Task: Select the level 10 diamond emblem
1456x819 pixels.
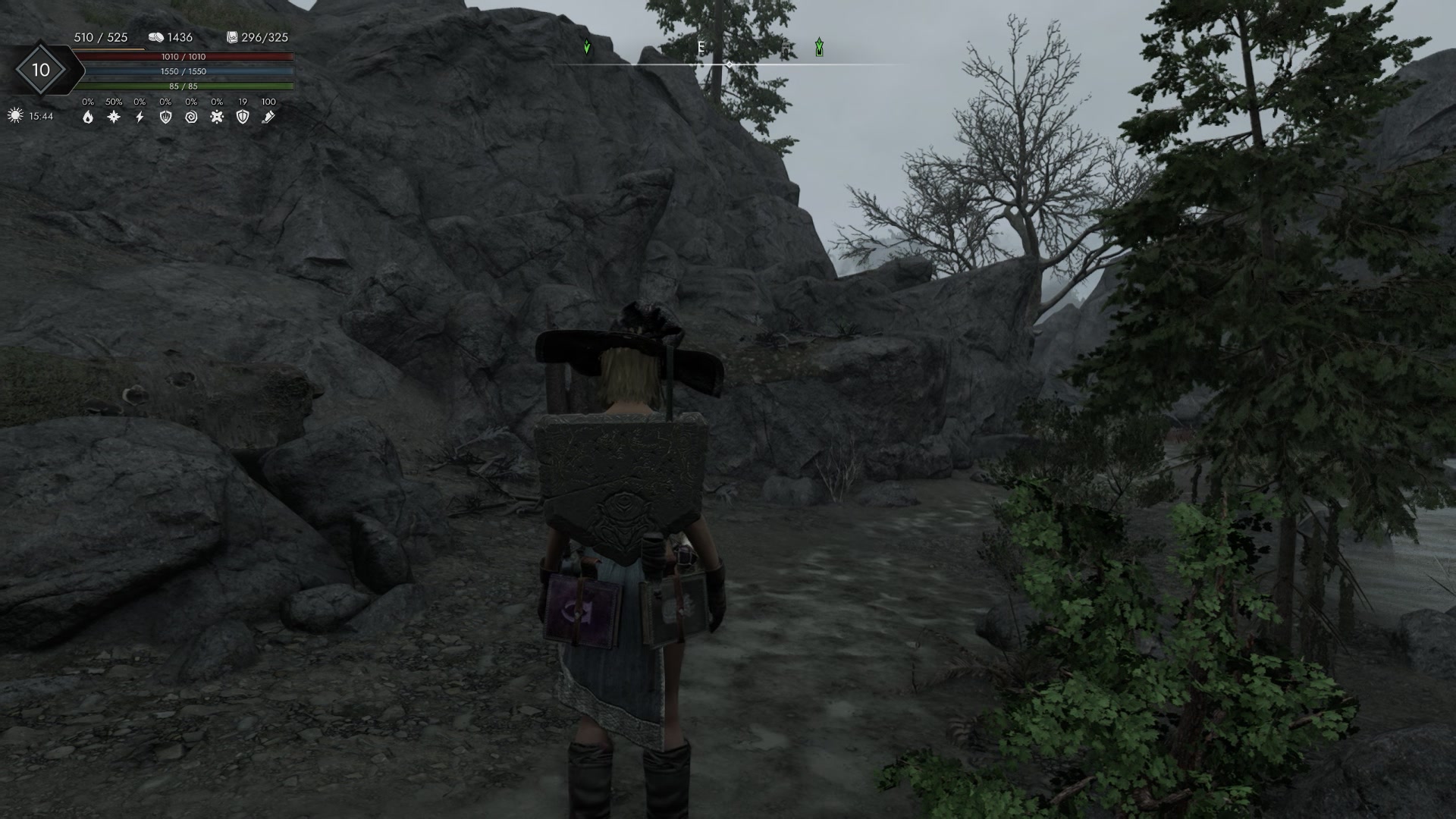Action: click(42, 71)
